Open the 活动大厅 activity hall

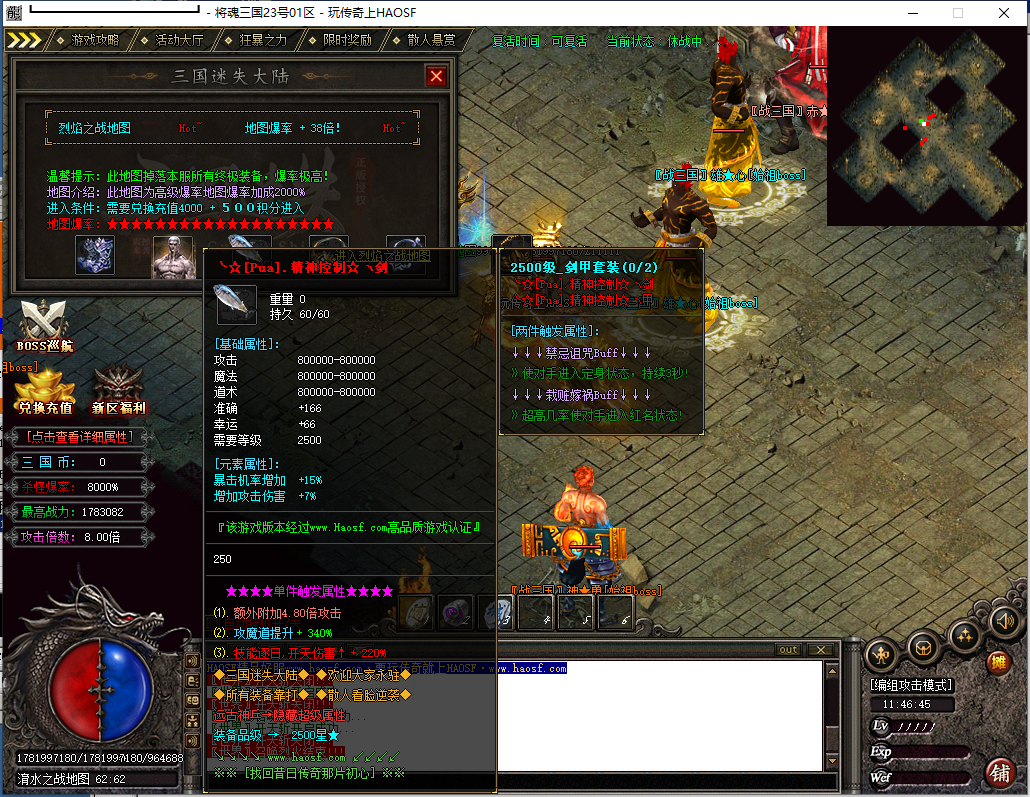[x=179, y=40]
